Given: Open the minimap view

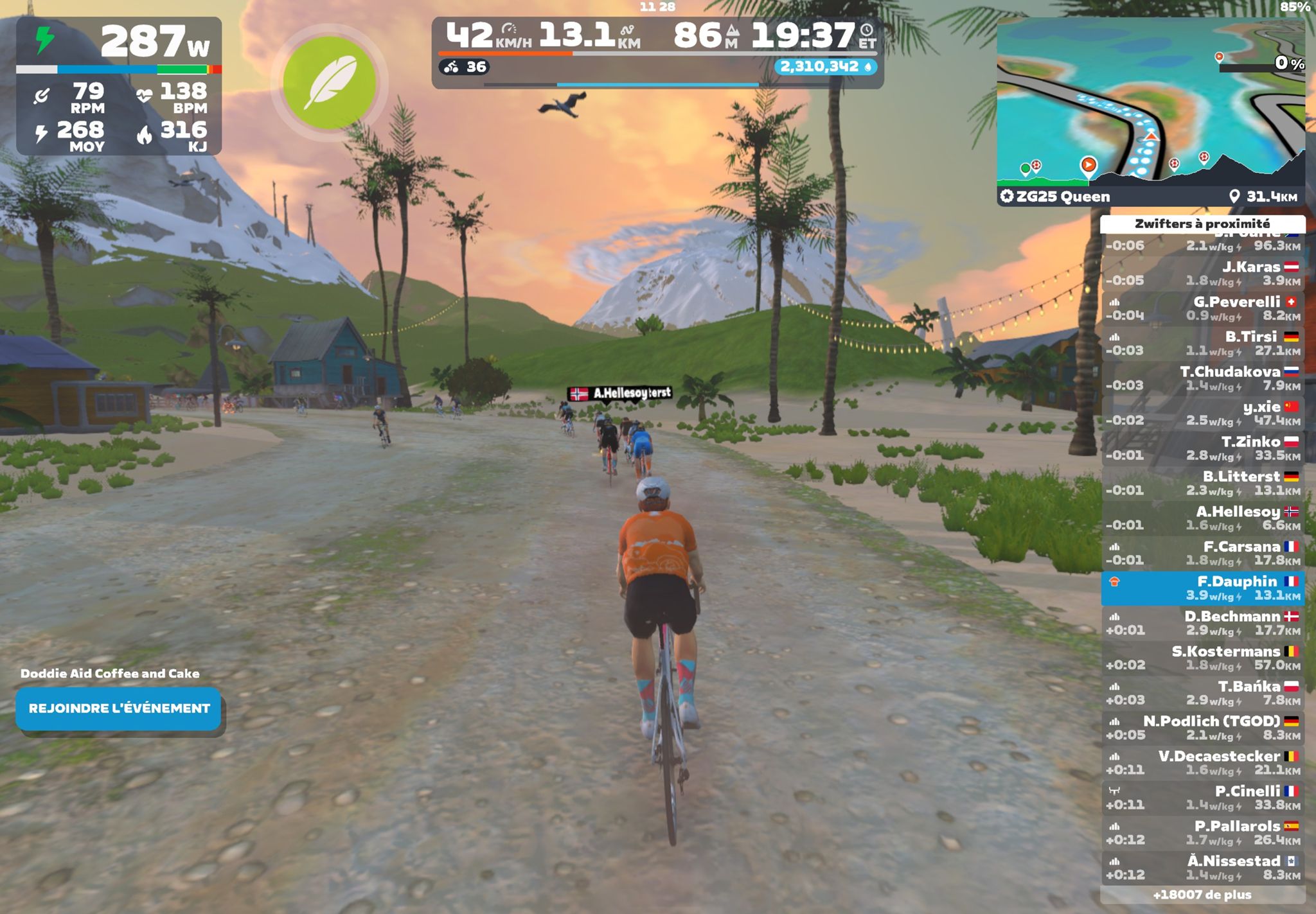Looking at the screenshot, I should pyautogui.click(x=1150, y=103).
